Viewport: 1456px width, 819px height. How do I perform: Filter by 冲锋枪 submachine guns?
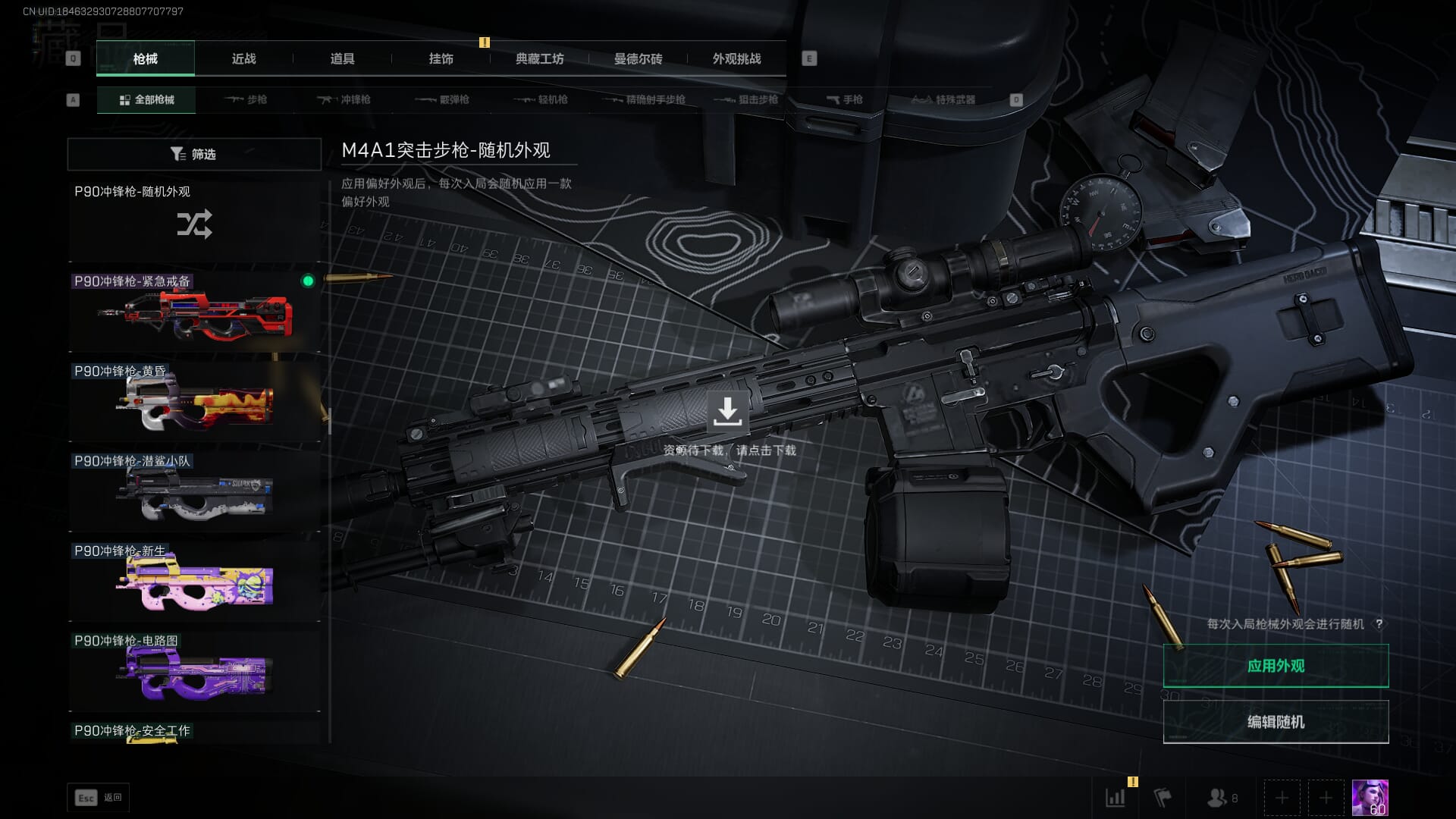click(344, 99)
